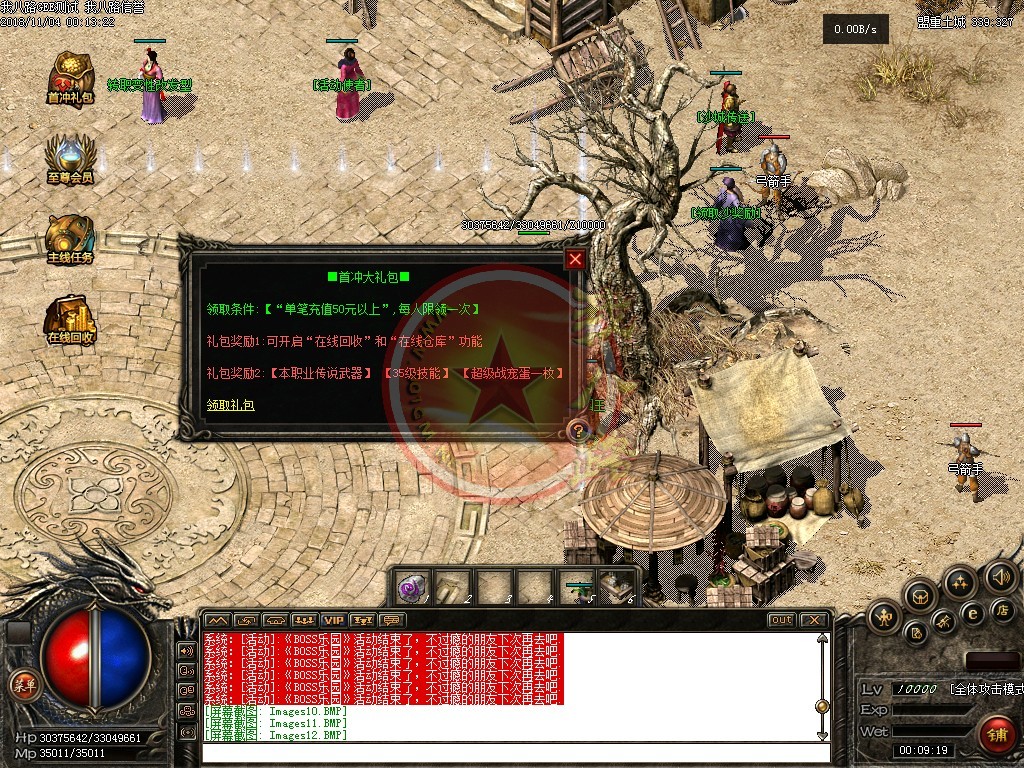Screen dimensions: 1024x768
Task: Open the skills round button with three stars
Action: click(960, 582)
